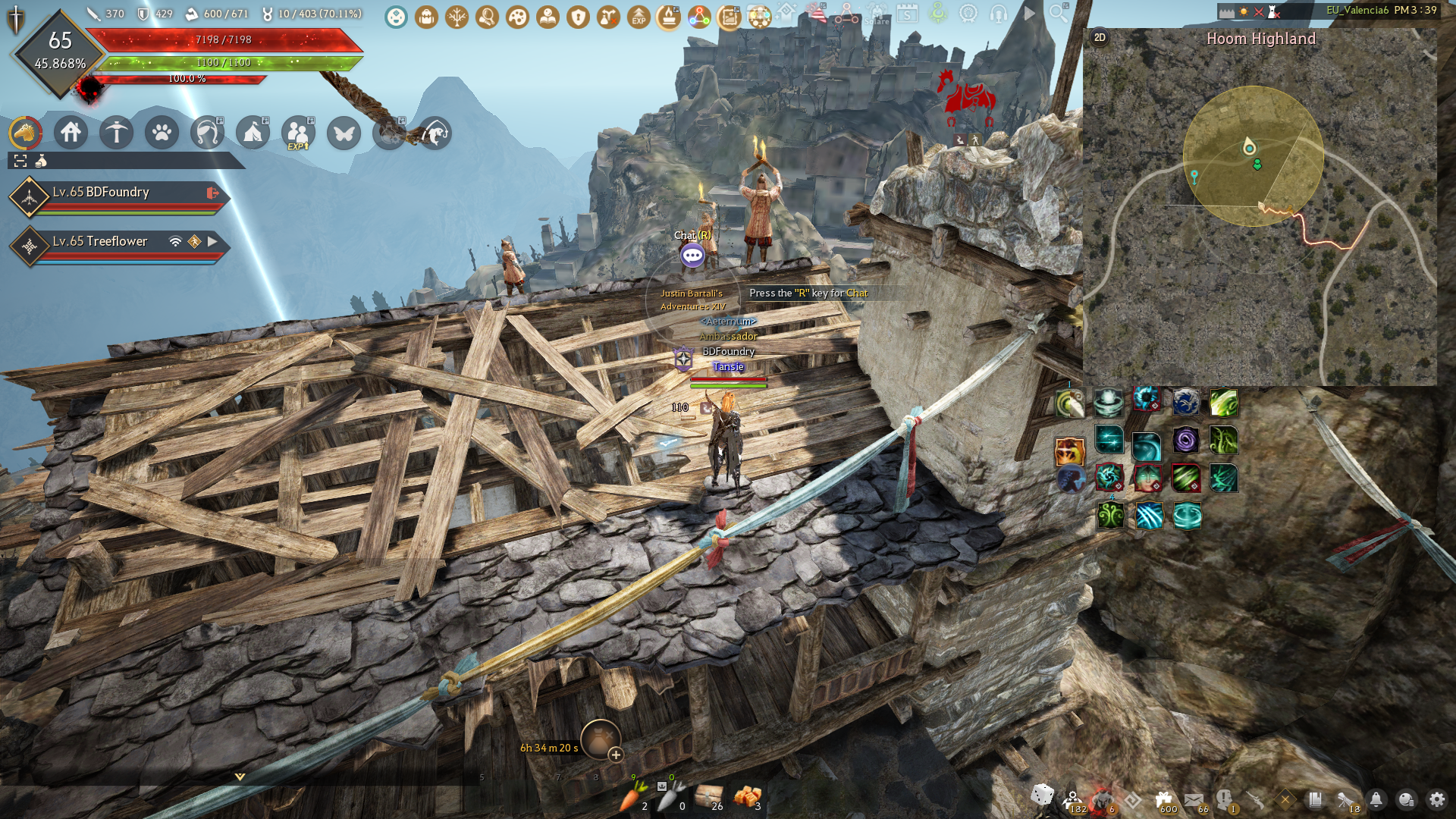Open the residence house icon

71,133
